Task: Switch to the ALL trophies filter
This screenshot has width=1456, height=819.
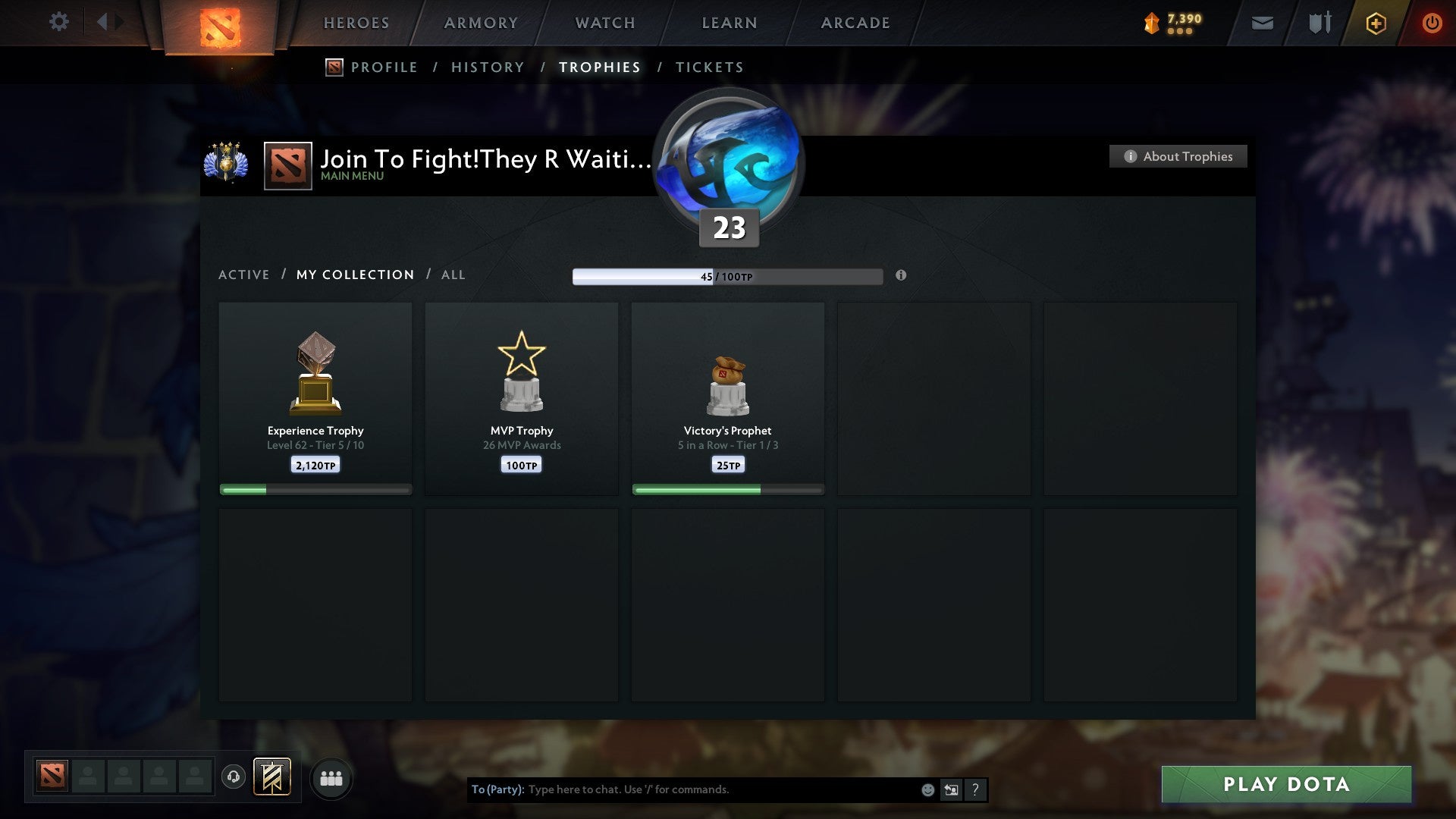Action: (453, 275)
